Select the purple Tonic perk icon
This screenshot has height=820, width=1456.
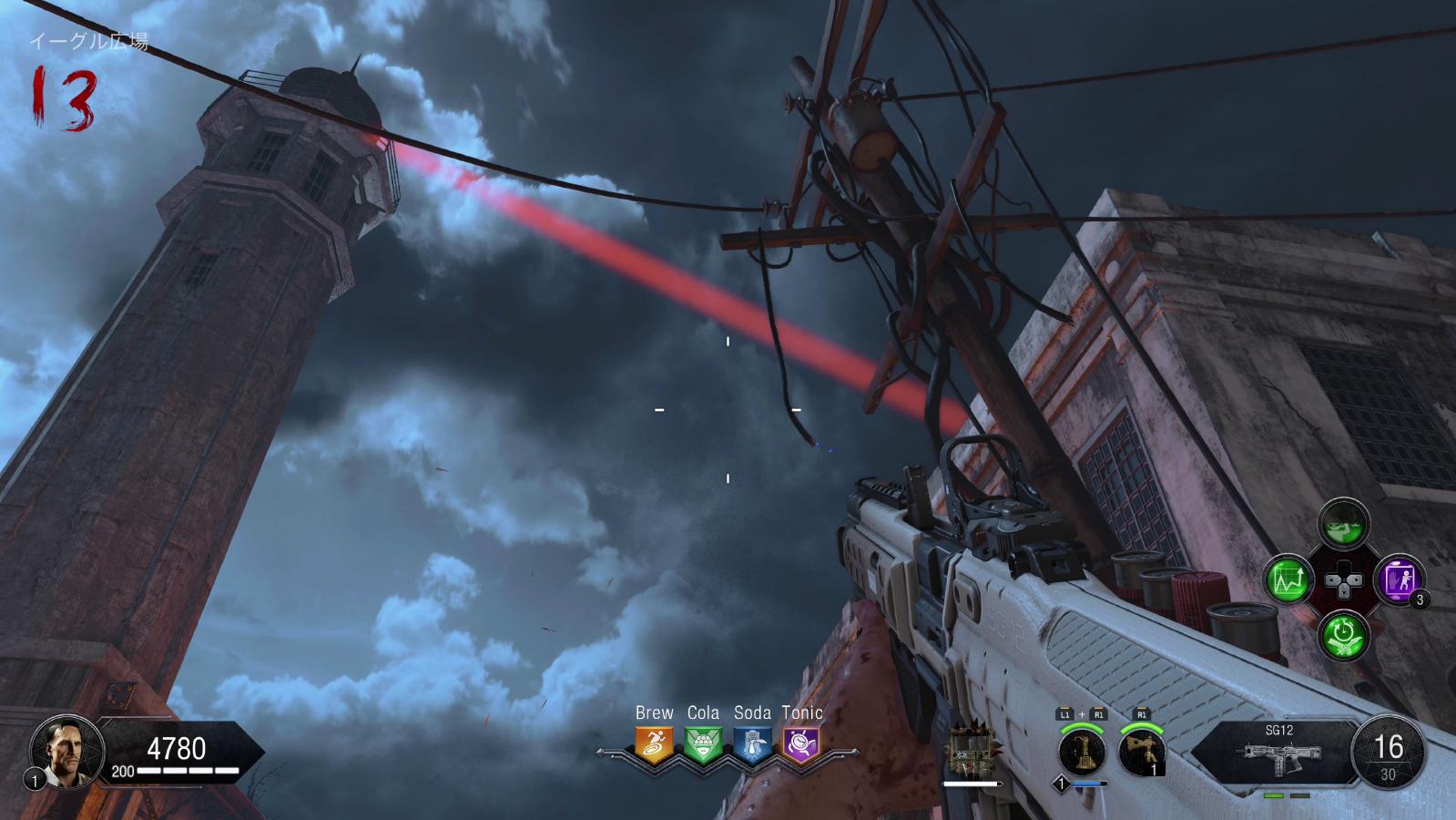coord(801,744)
